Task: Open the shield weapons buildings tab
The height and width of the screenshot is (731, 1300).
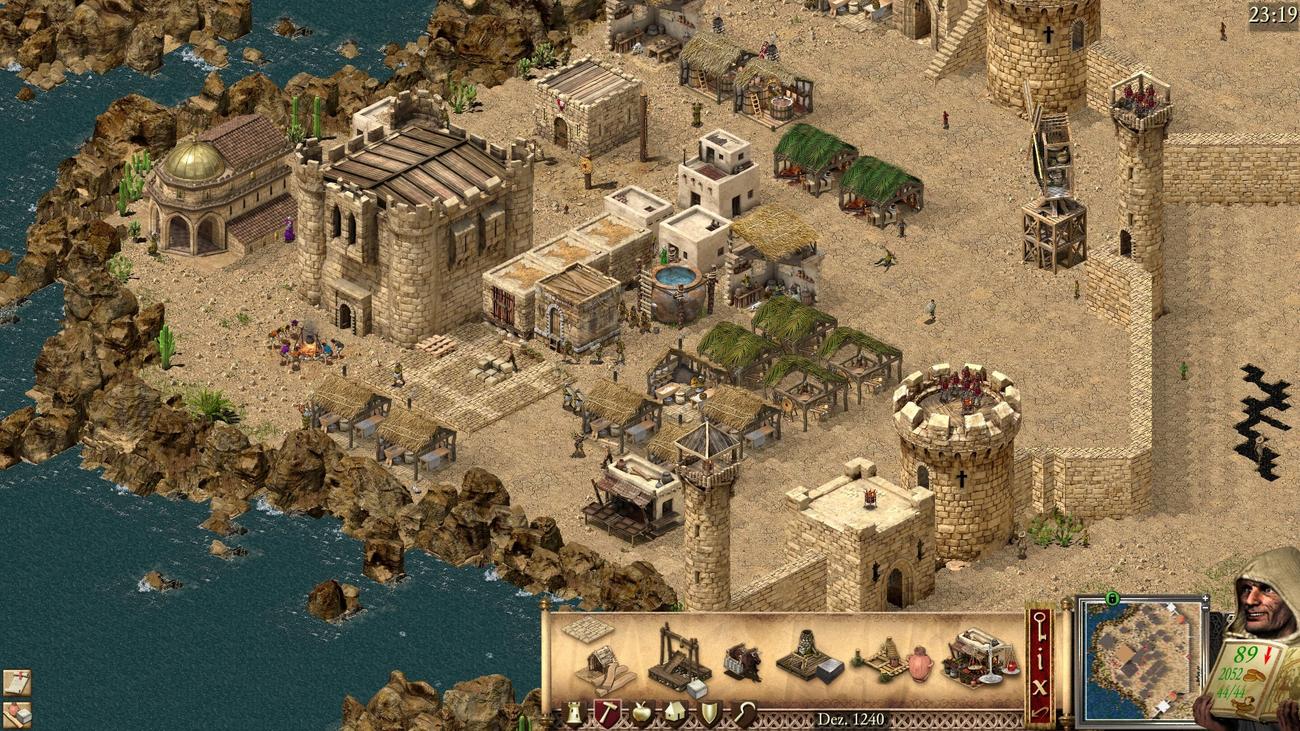Action: [x=708, y=713]
